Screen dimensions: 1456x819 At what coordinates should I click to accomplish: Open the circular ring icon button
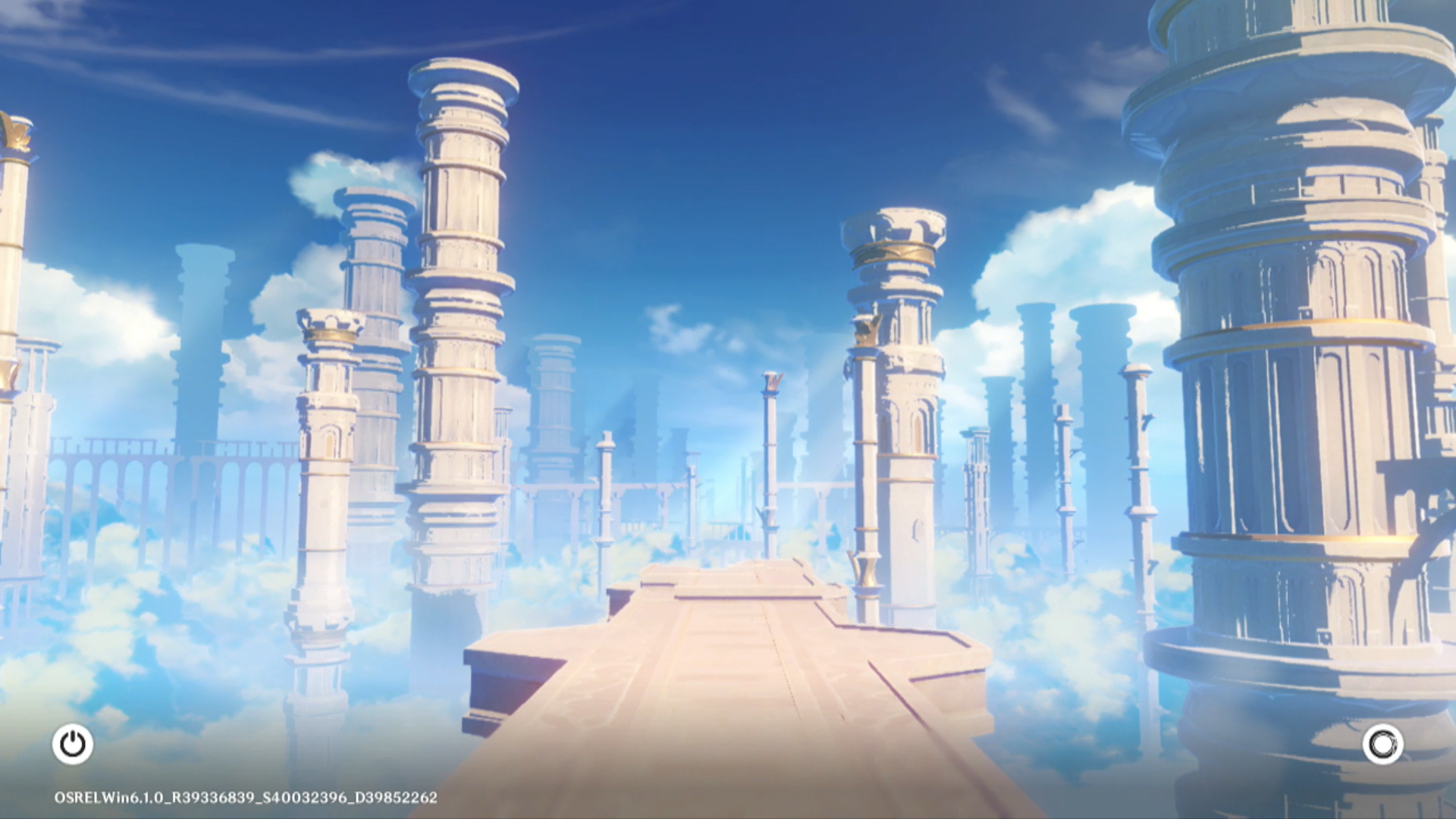click(x=1382, y=744)
